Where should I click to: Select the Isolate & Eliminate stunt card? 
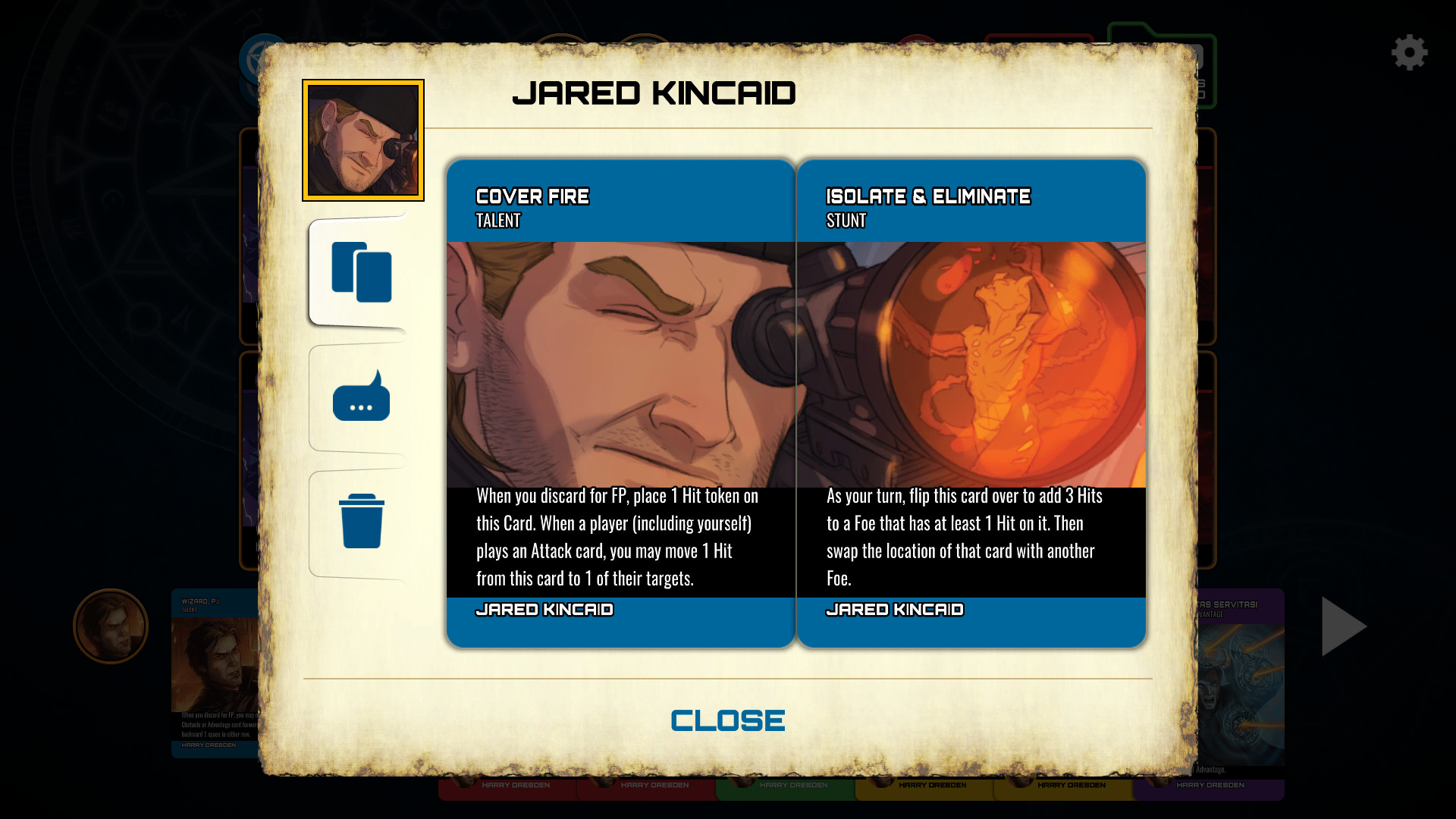coord(972,402)
